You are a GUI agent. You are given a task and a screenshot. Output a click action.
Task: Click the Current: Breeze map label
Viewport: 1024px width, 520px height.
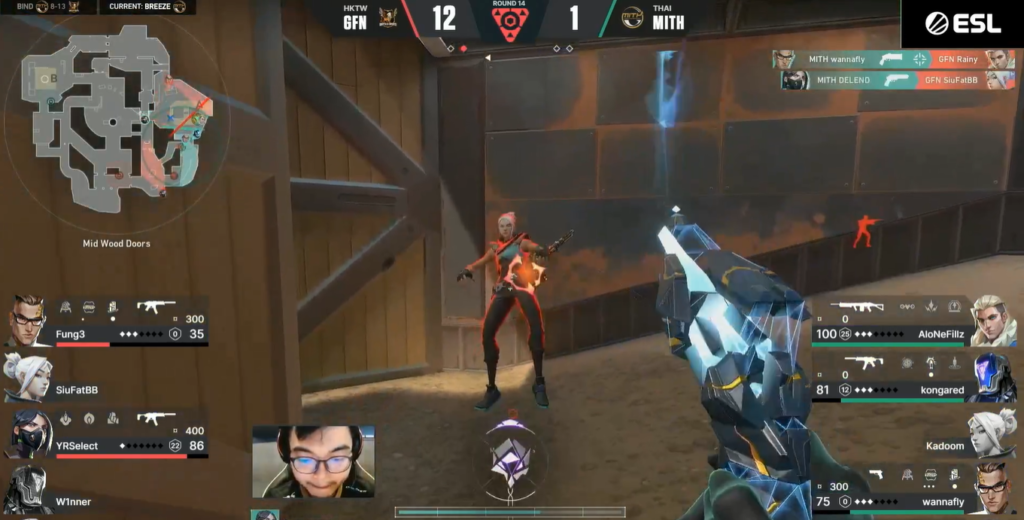coord(147,7)
